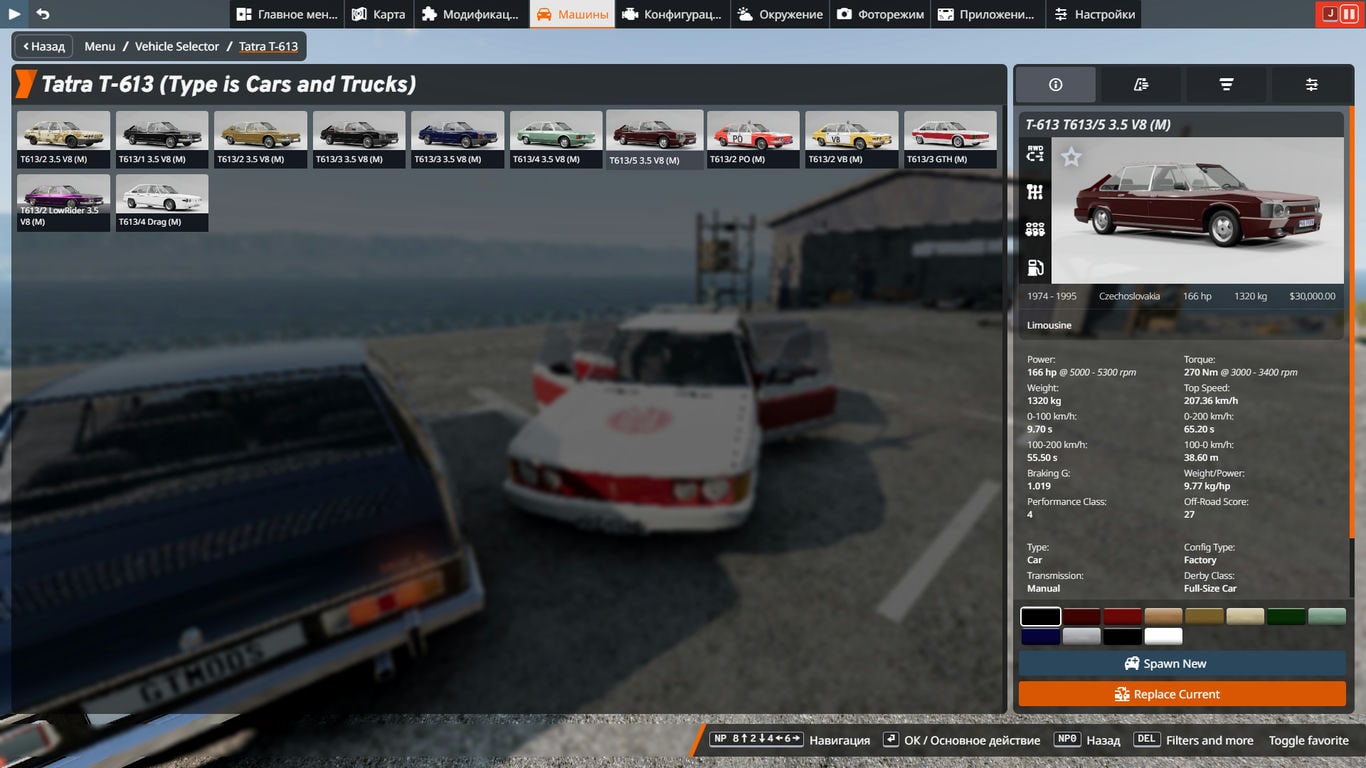Select the T613/2 PO (M) thumbnail
The image size is (1366, 768).
click(753, 138)
